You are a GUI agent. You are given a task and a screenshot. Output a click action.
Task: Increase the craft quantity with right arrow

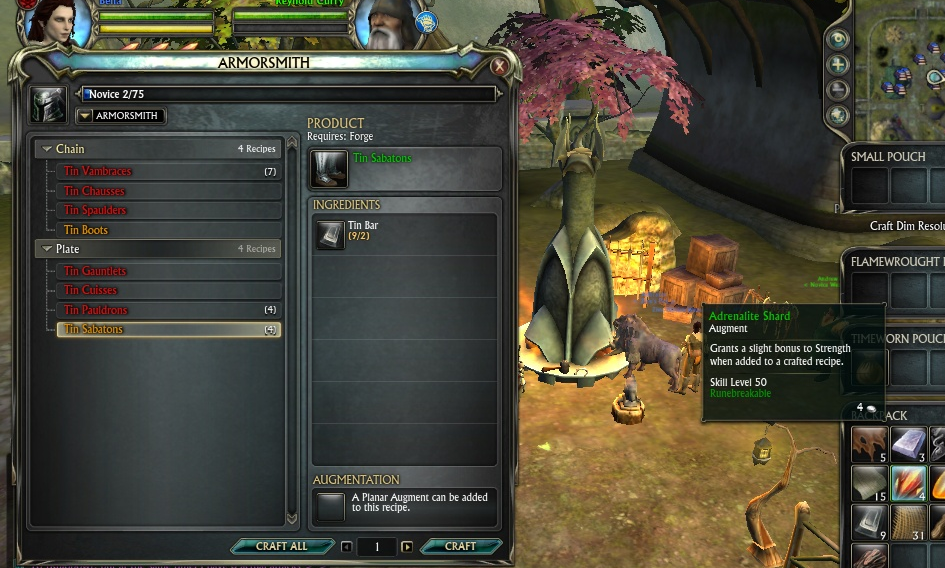407,547
